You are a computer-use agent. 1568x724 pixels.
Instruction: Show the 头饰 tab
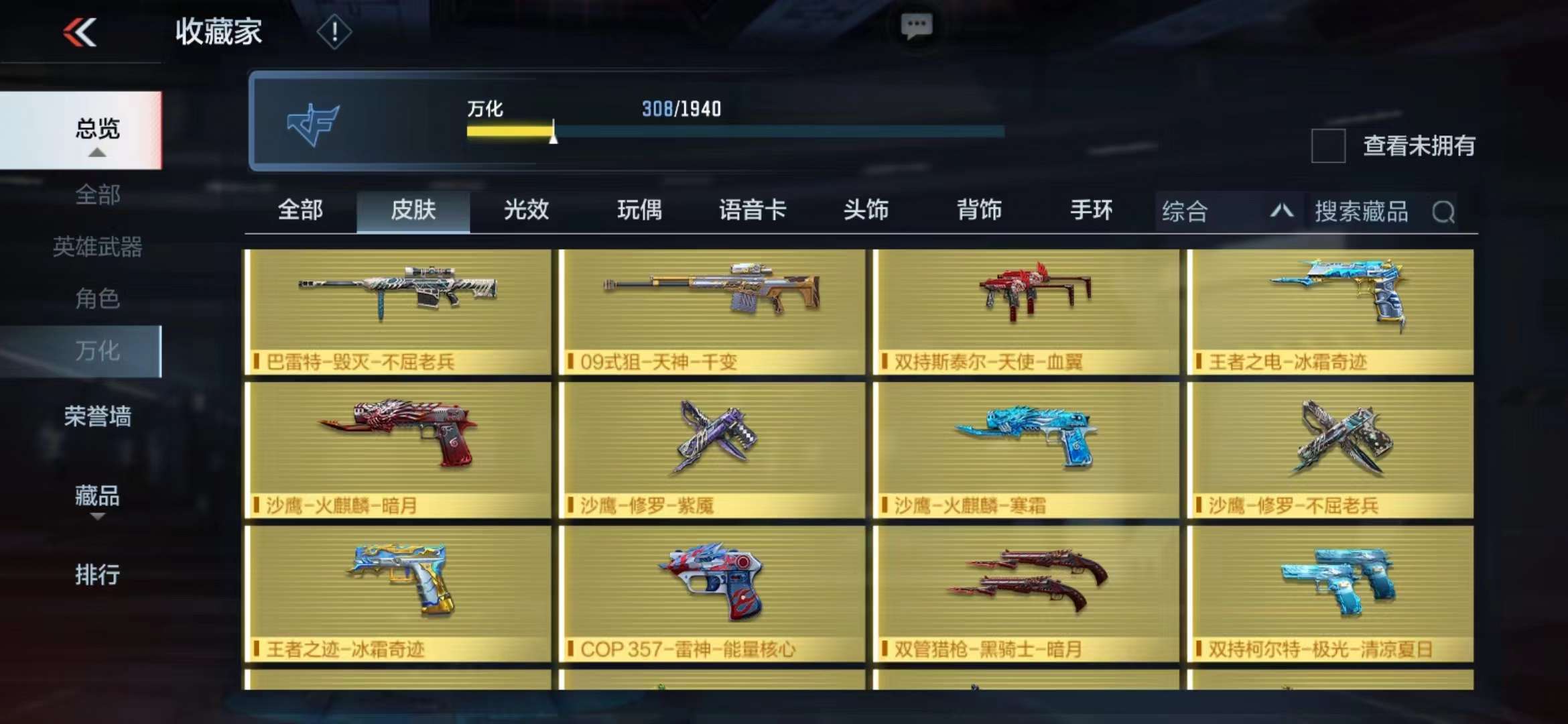(x=866, y=210)
